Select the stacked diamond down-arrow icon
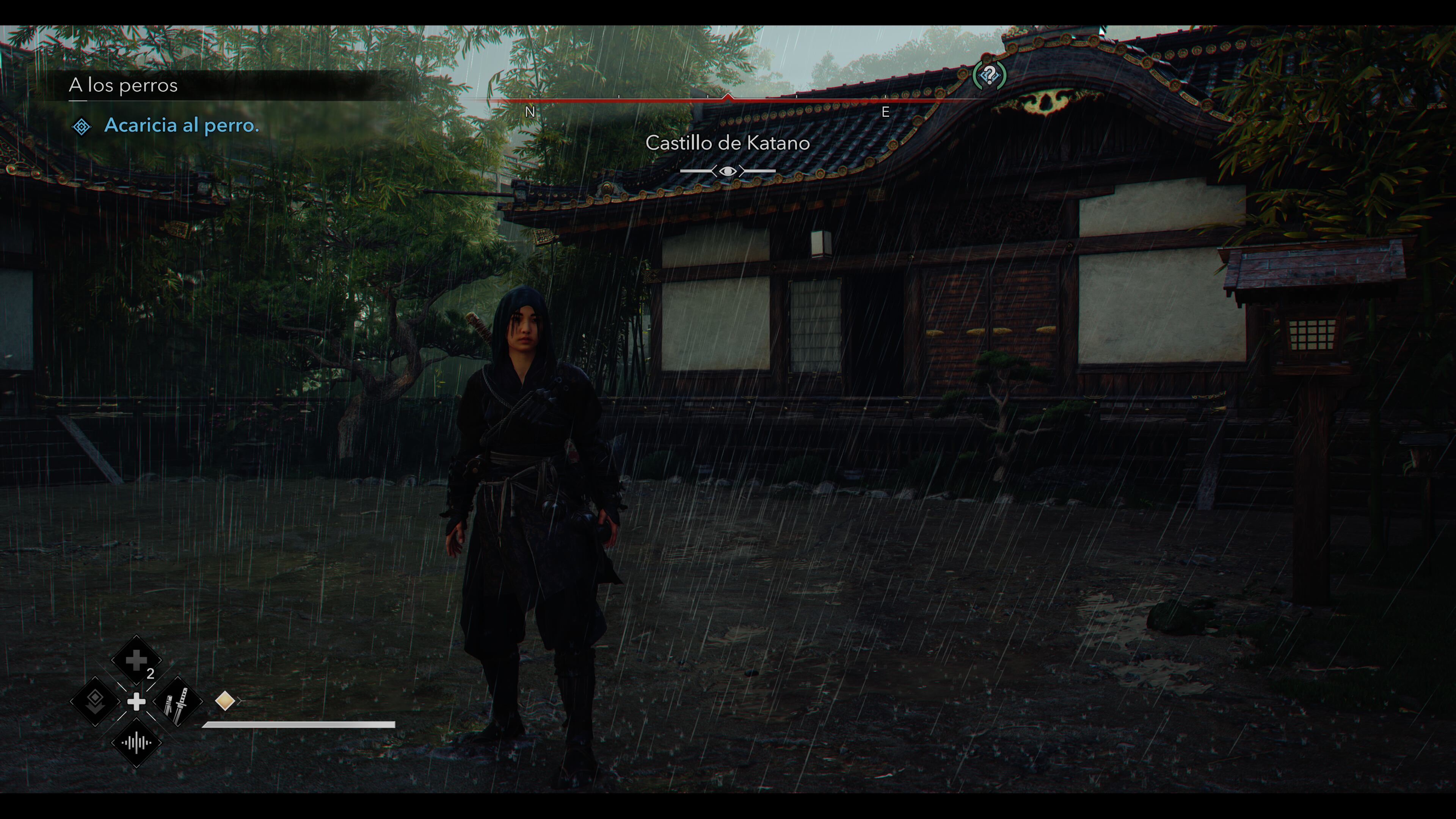 94,701
